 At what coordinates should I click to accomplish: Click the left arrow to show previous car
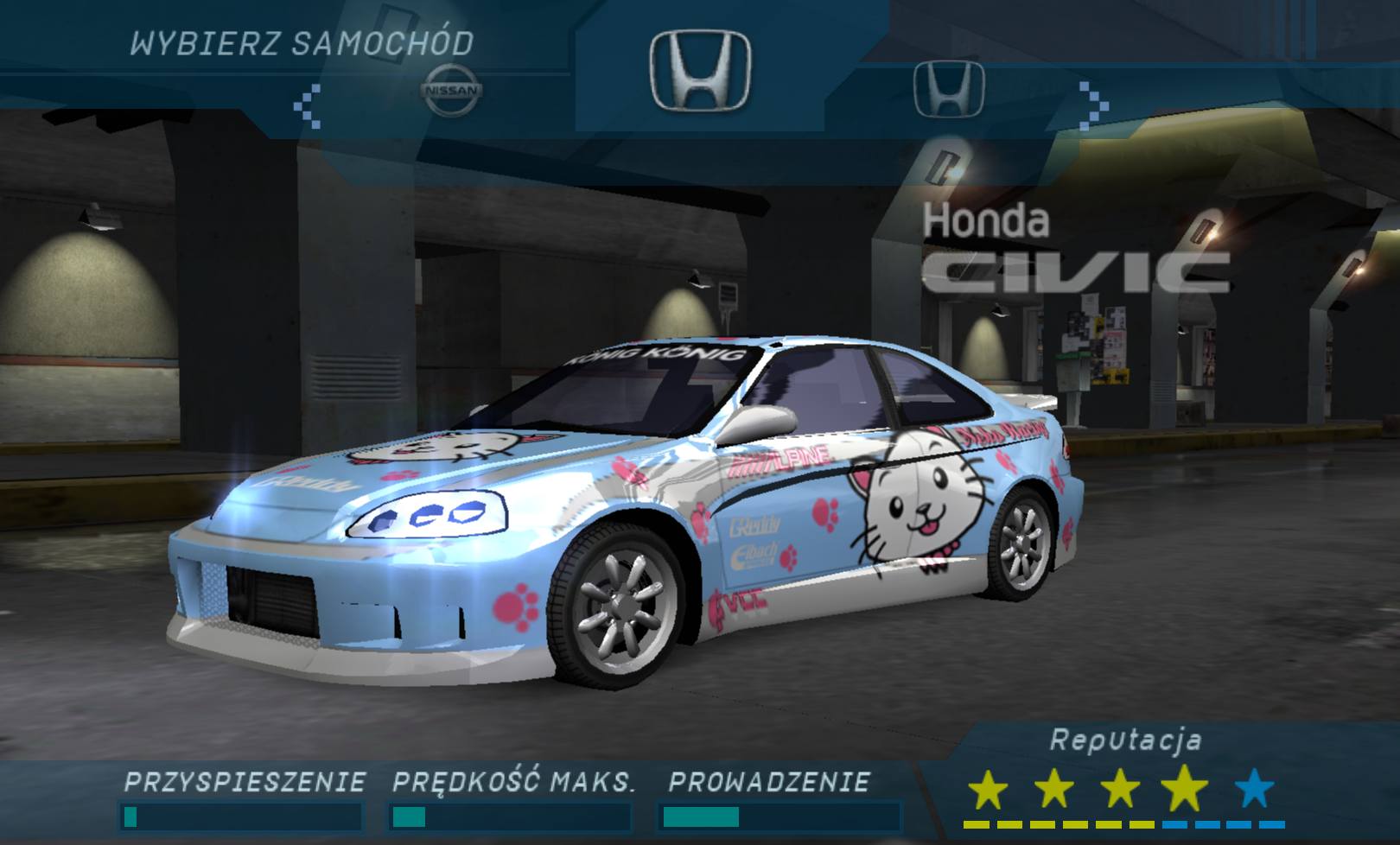point(308,106)
